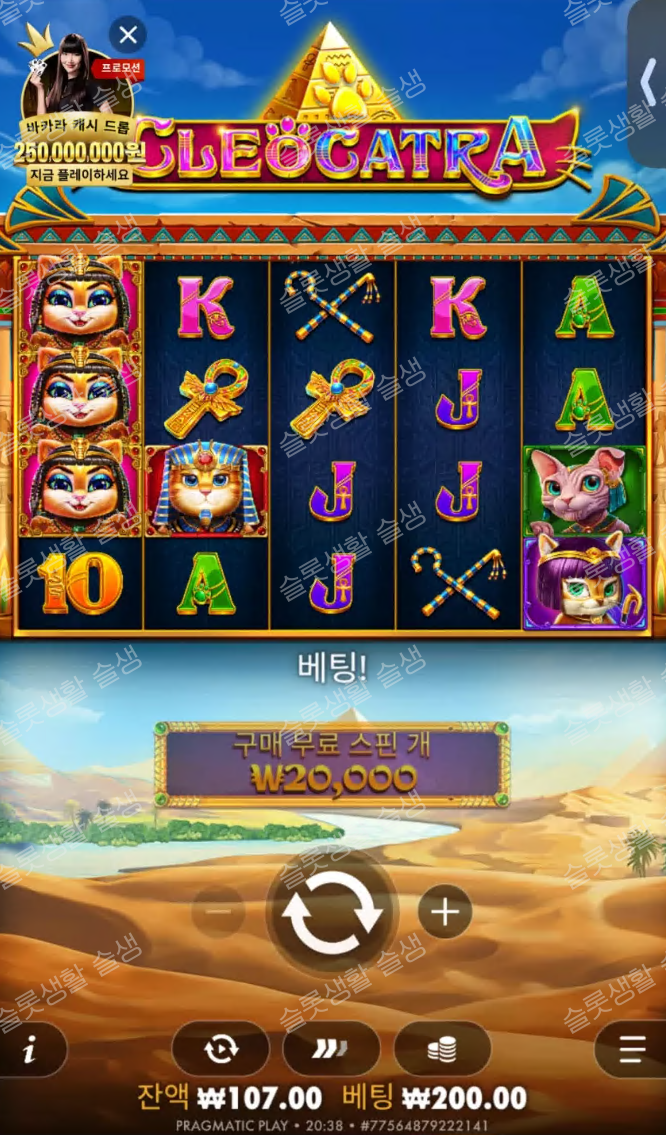Increase the bet with the plus button
Image resolution: width=666 pixels, height=1135 pixels.
coord(444,912)
